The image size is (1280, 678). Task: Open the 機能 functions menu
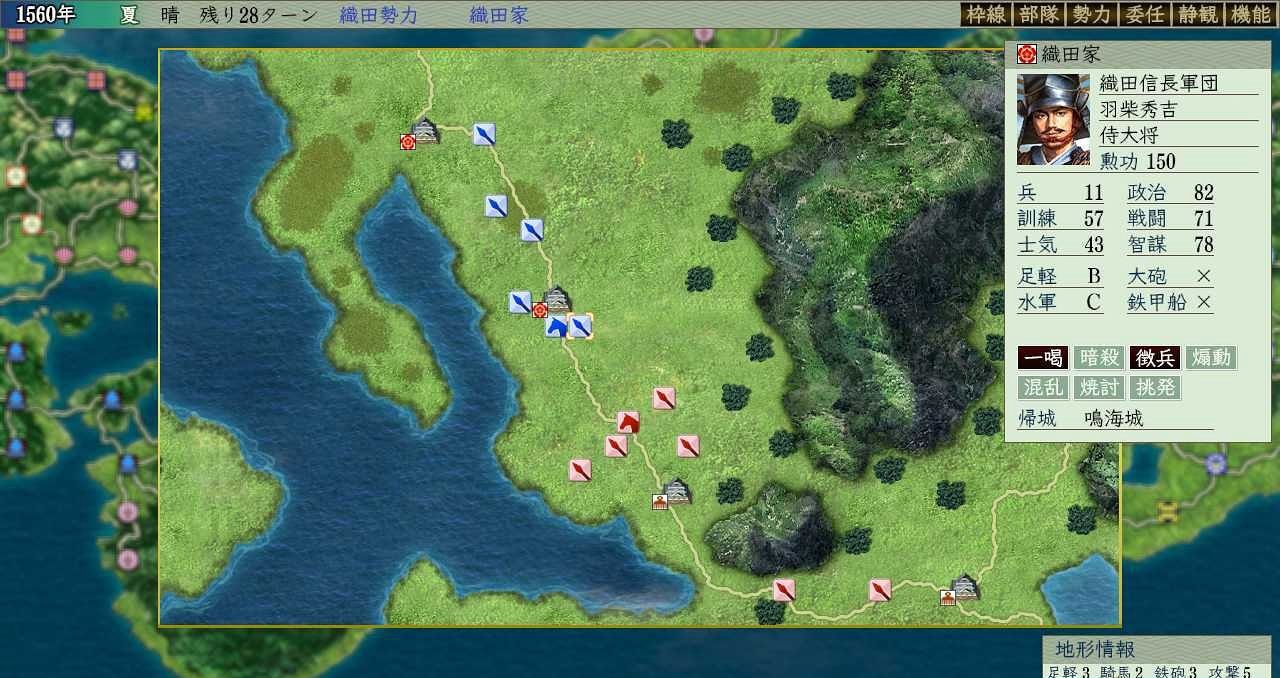(x=1250, y=14)
